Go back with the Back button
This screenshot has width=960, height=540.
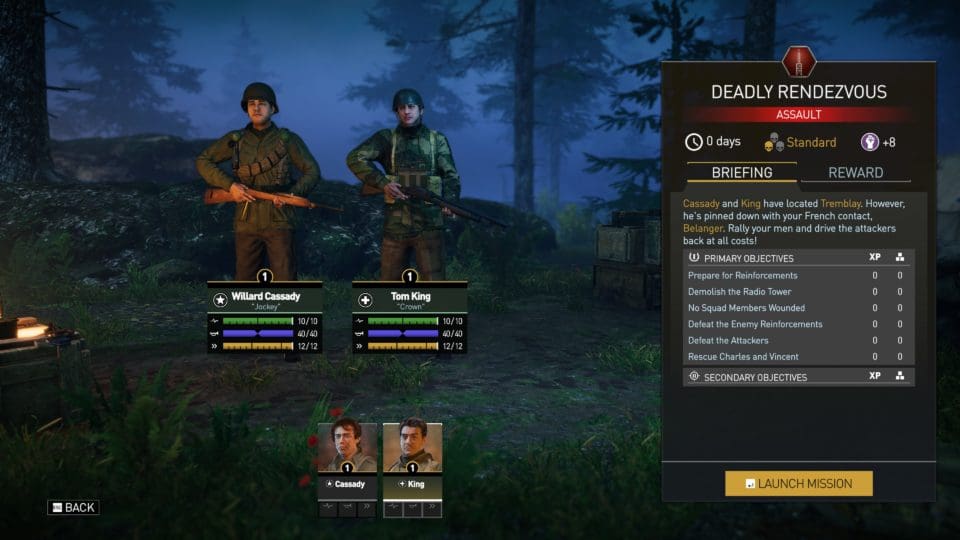[x=73, y=507]
